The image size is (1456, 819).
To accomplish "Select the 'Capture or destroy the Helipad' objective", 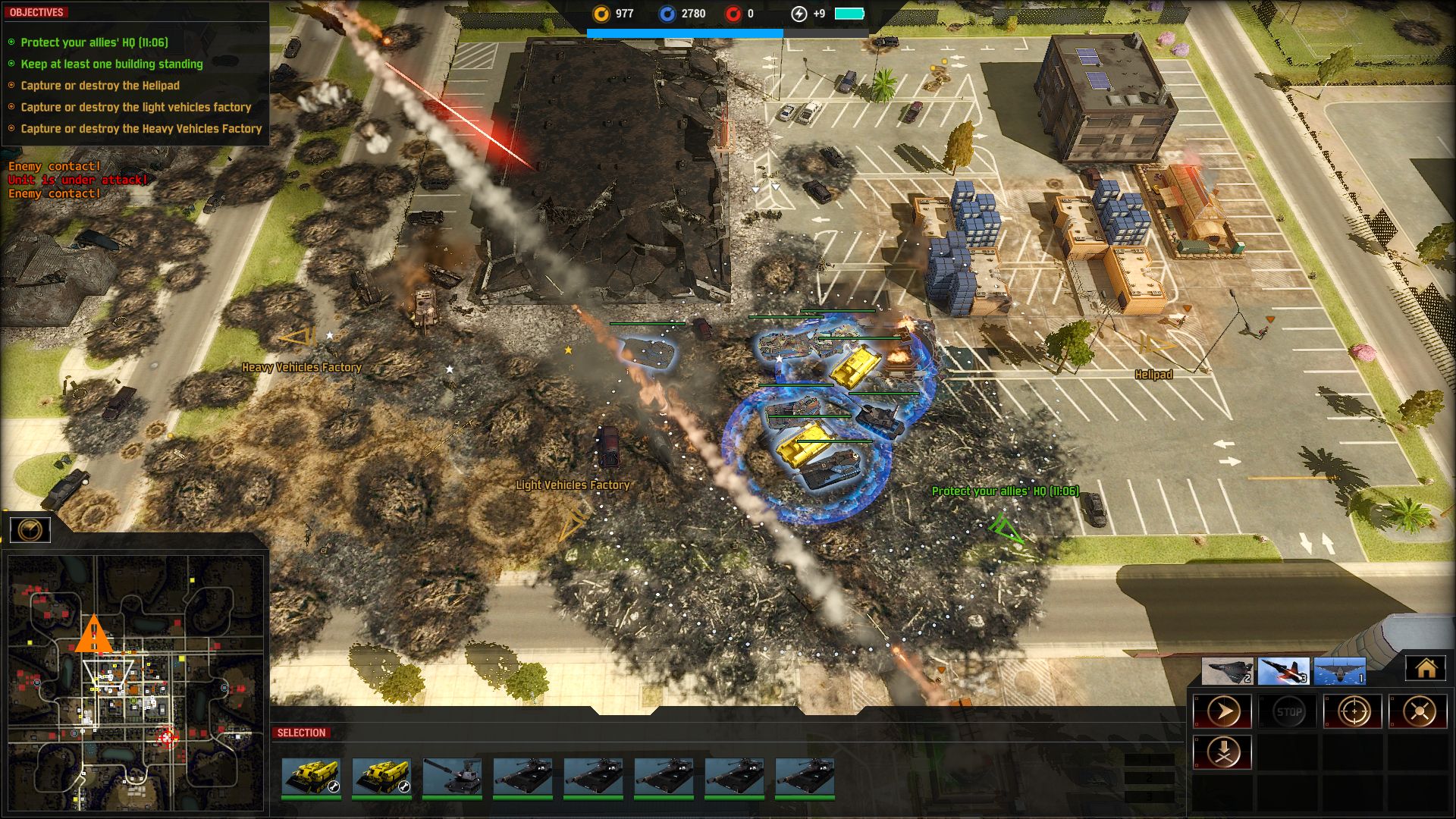I will coord(100,86).
